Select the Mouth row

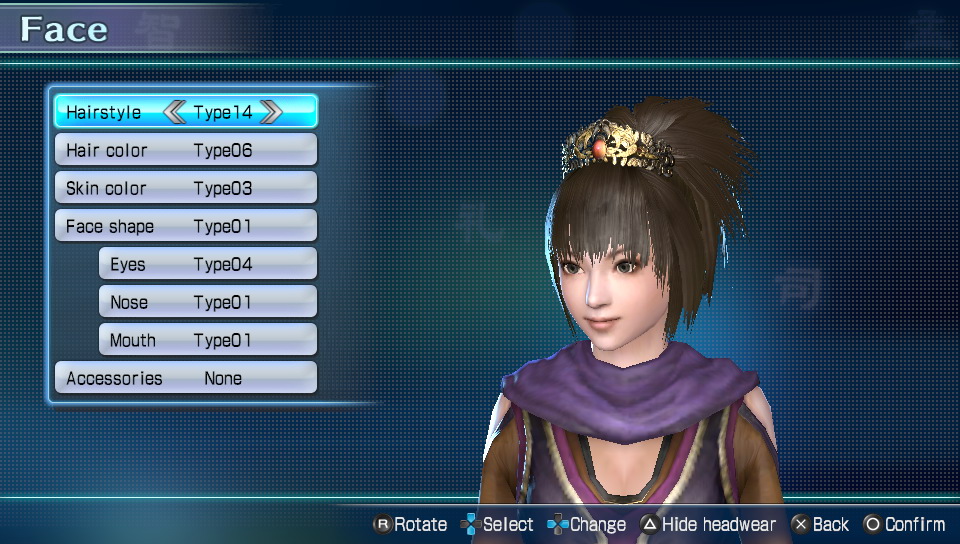(207, 340)
